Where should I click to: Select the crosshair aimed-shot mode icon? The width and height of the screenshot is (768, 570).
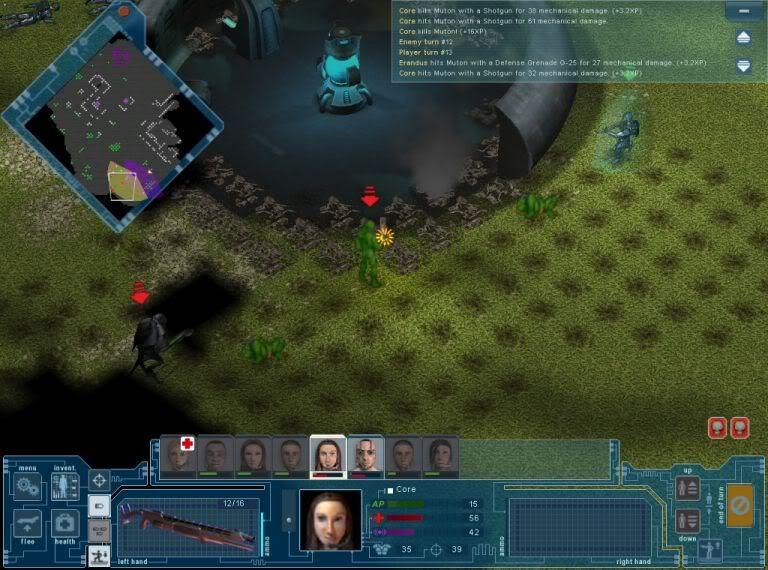tap(99, 481)
